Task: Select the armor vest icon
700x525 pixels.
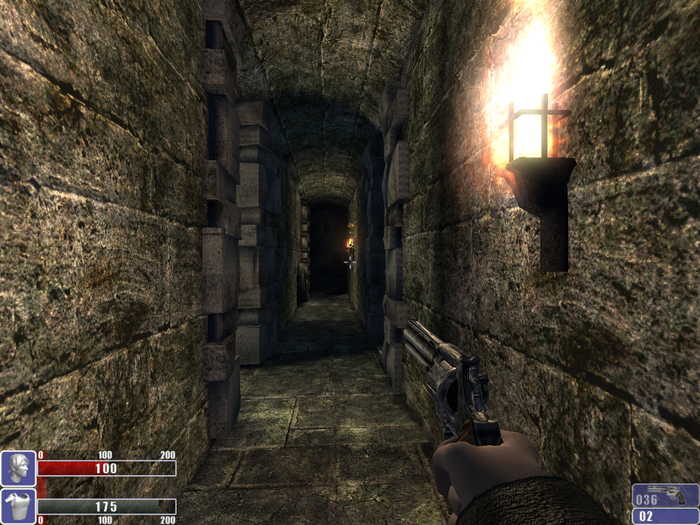Action: pos(18,506)
